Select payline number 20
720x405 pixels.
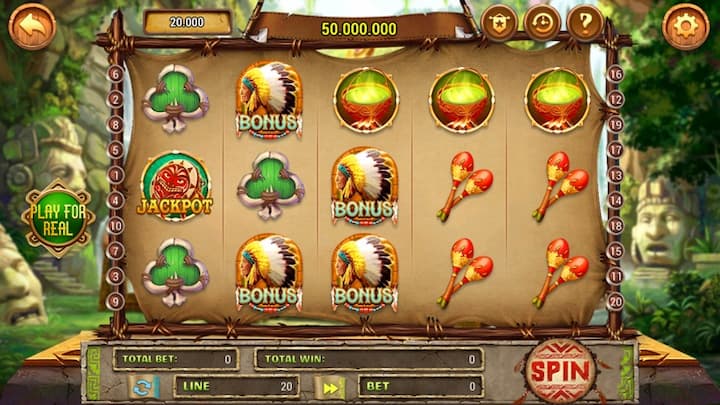(616, 301)
